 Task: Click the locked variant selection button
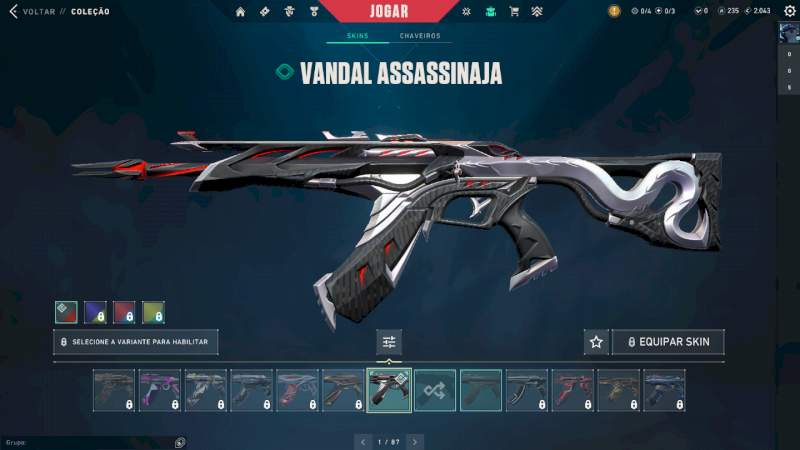(136, 342)
